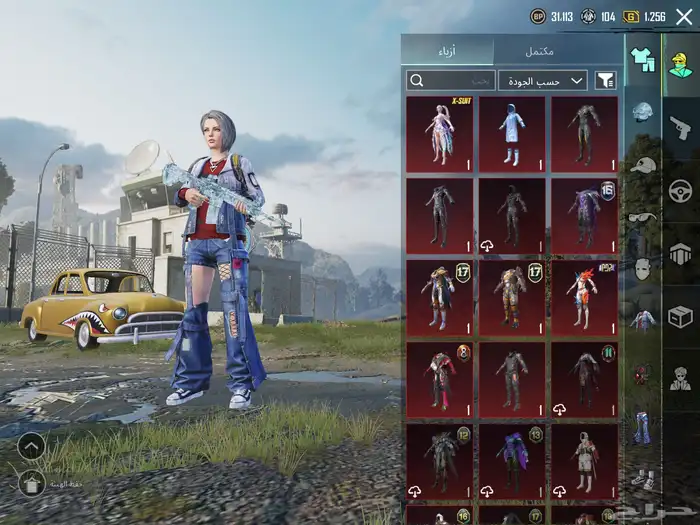Switch to the steering wheel vehicles category

tap(681, 190)
